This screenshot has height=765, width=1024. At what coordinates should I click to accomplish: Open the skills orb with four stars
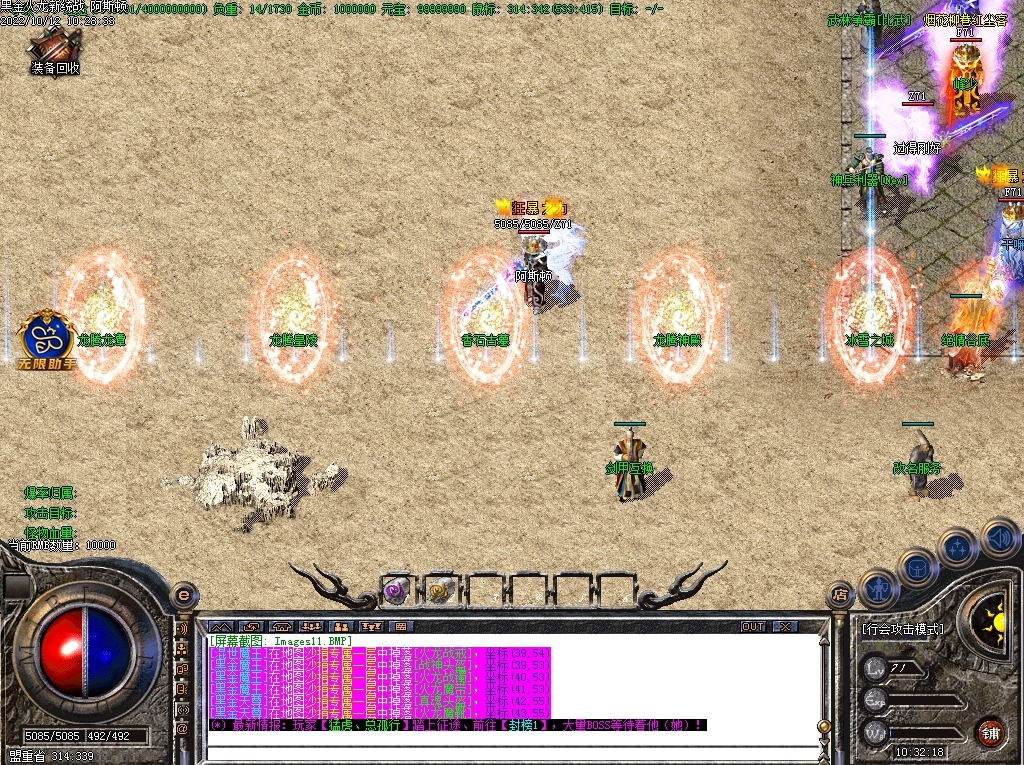point(959,547)
